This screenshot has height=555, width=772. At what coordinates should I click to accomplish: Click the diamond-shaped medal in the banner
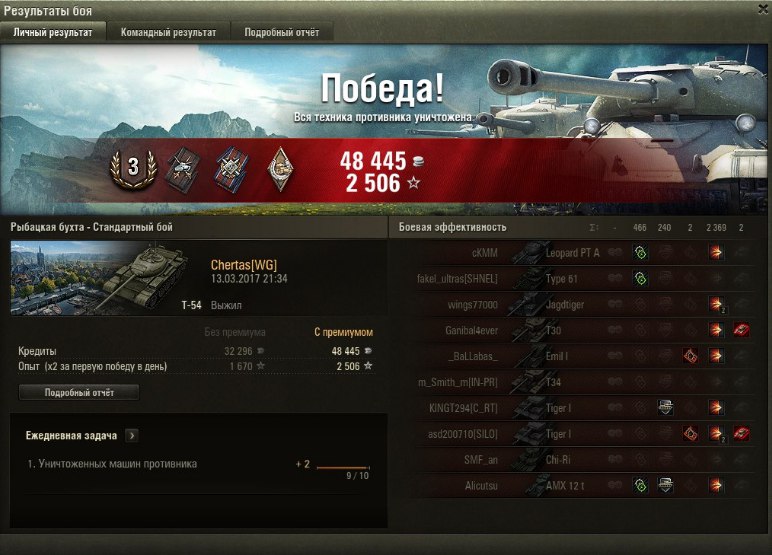pos(282,169)
